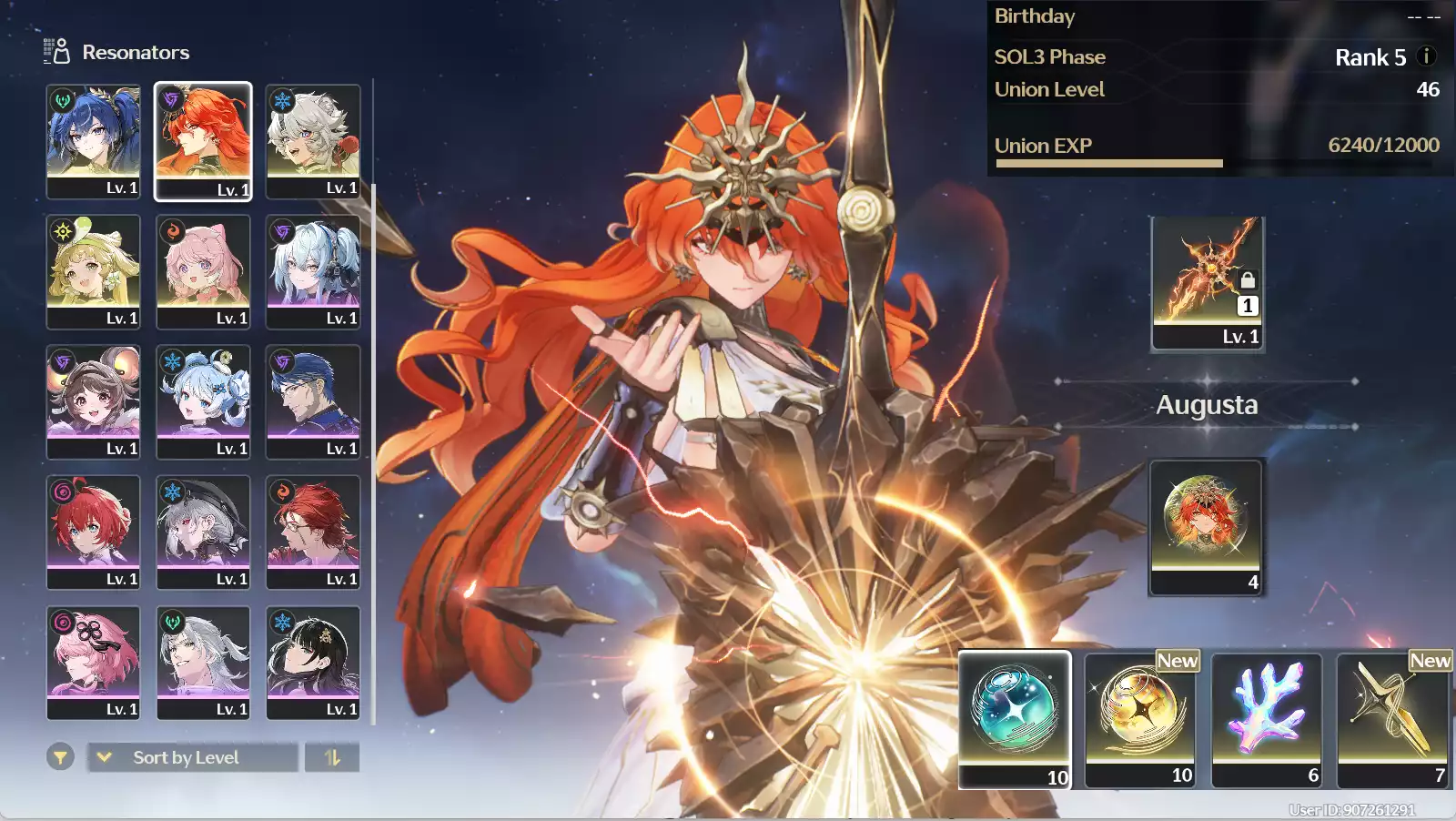Choose the blue twin-tailed resonator portrait

point(94,141)
